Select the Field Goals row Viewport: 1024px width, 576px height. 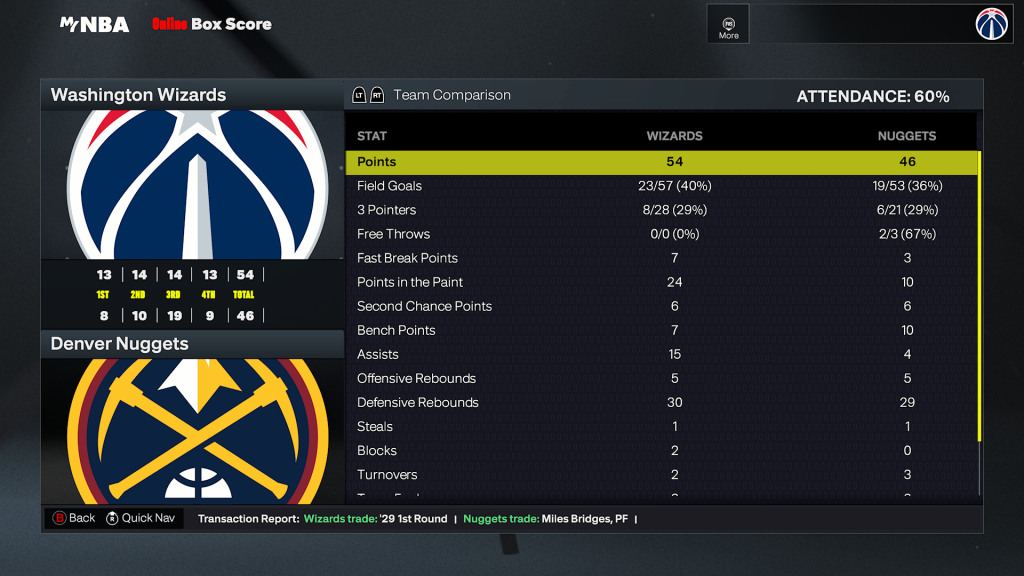coord(661,186)
